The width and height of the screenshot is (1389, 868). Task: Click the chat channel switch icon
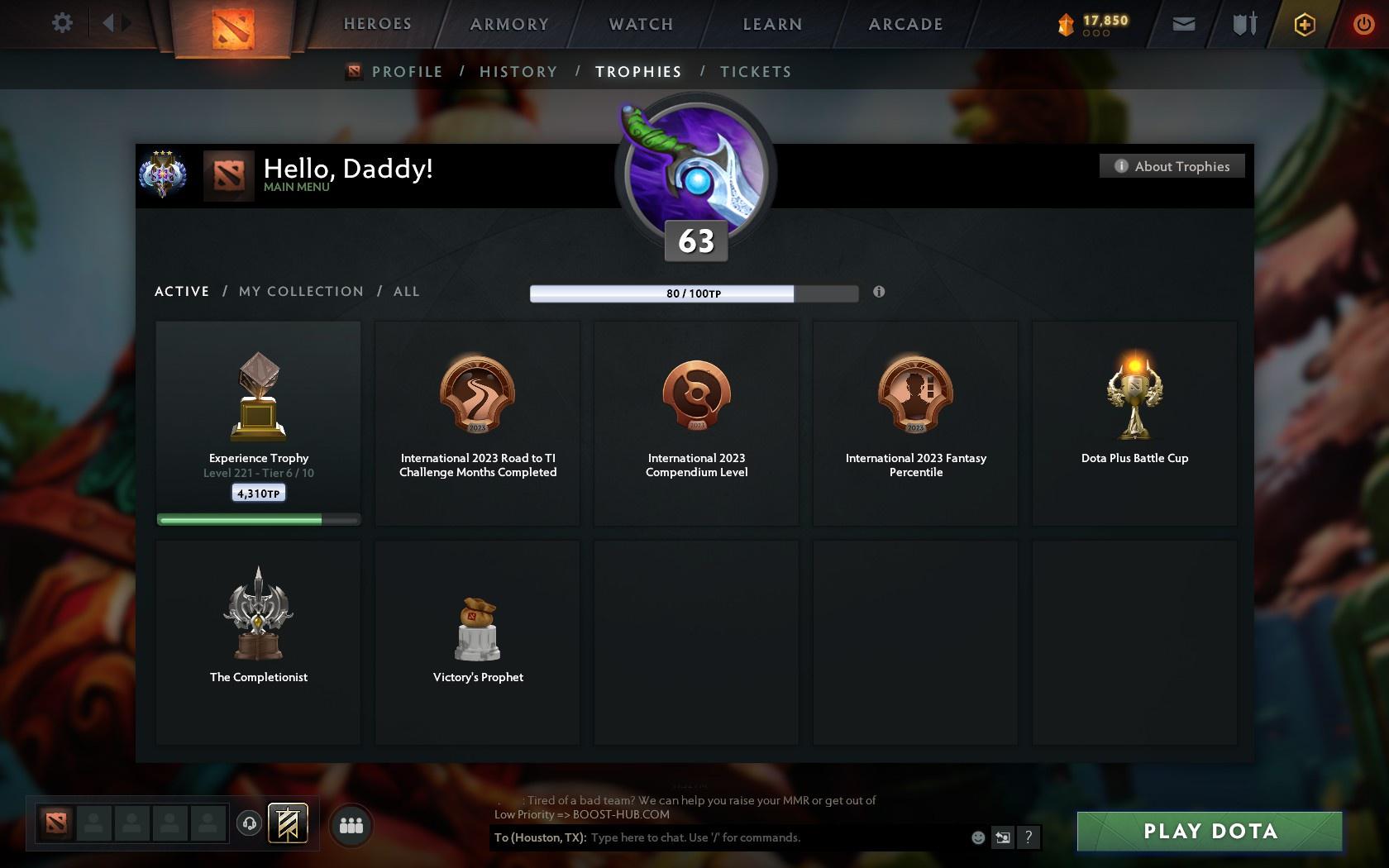coord(1003,837)
